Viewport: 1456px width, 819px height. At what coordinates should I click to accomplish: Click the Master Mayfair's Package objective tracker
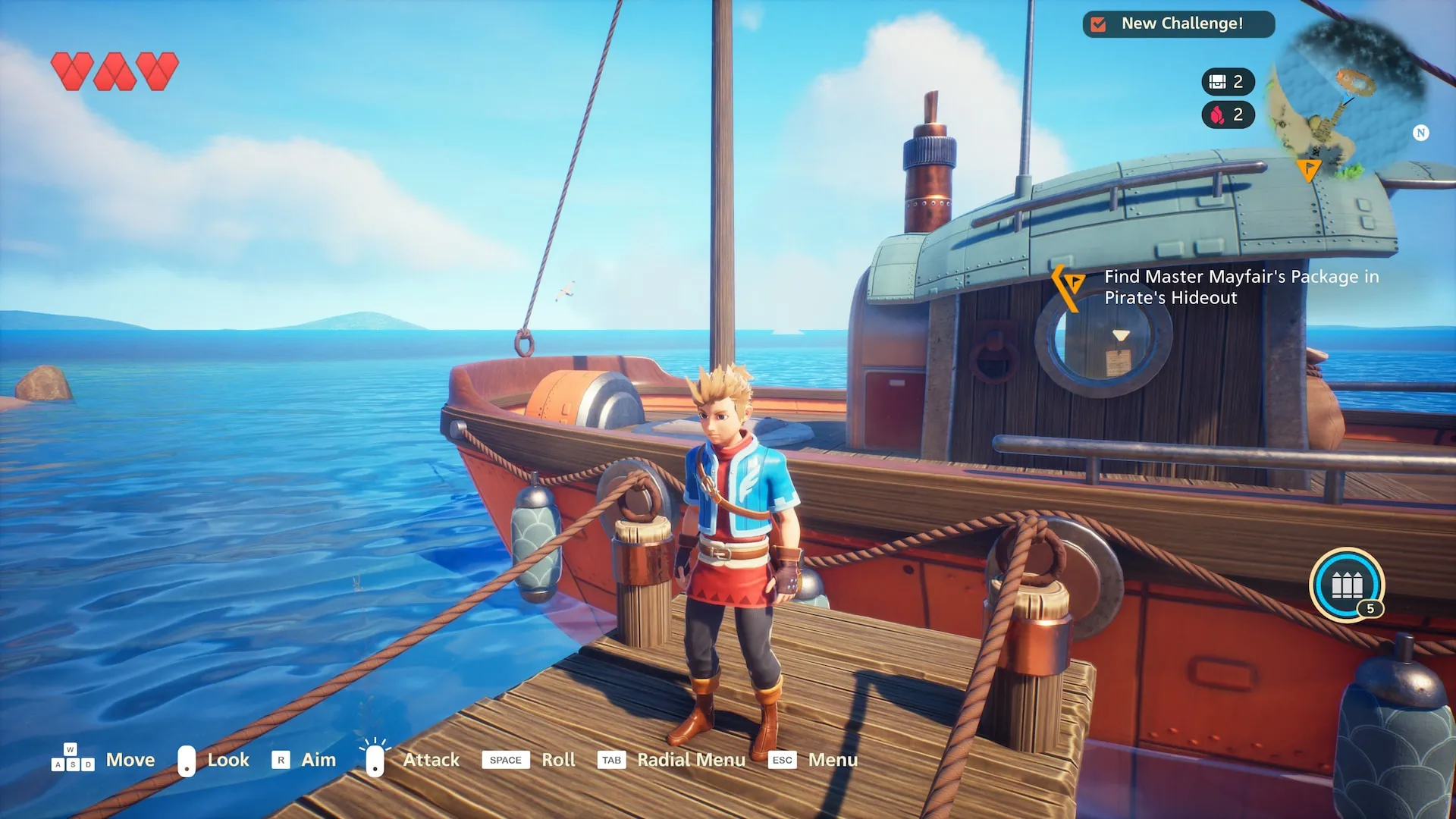[1241, 287]
